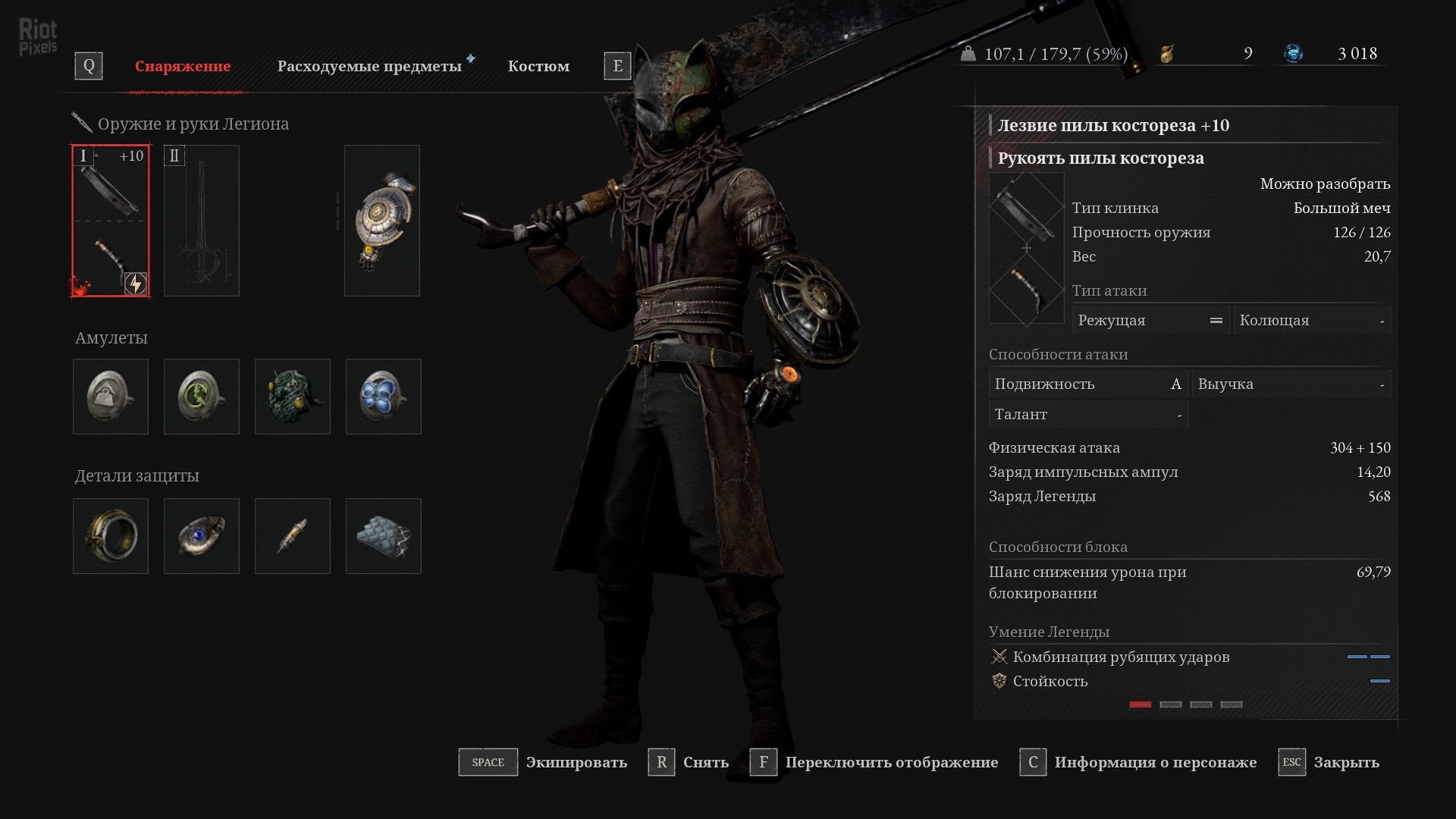Image resolution: width=1456 pixels, height=819 pixels.
Task: Show the second weapon info page
Action: tap(1171, 704)
